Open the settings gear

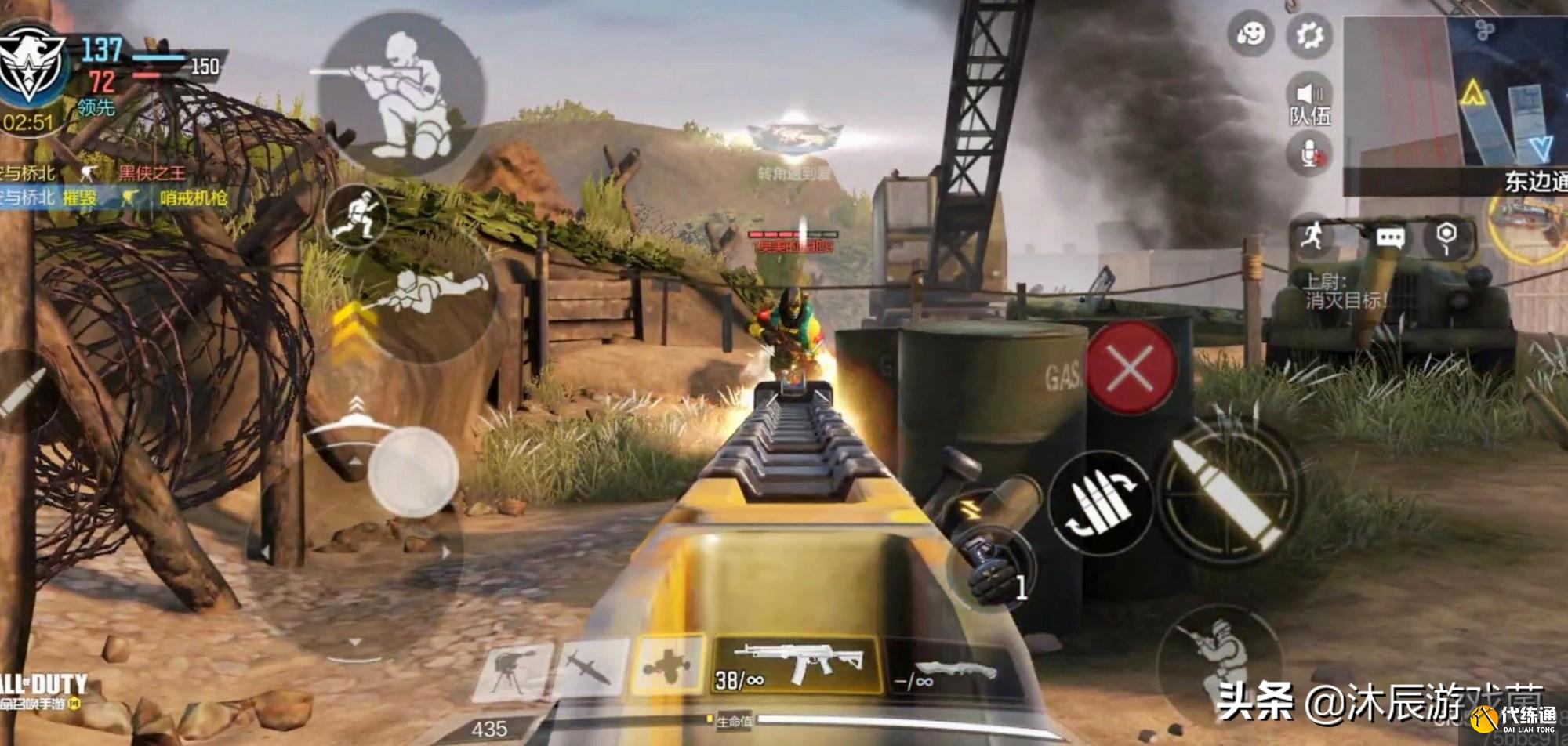[1309, 35]
